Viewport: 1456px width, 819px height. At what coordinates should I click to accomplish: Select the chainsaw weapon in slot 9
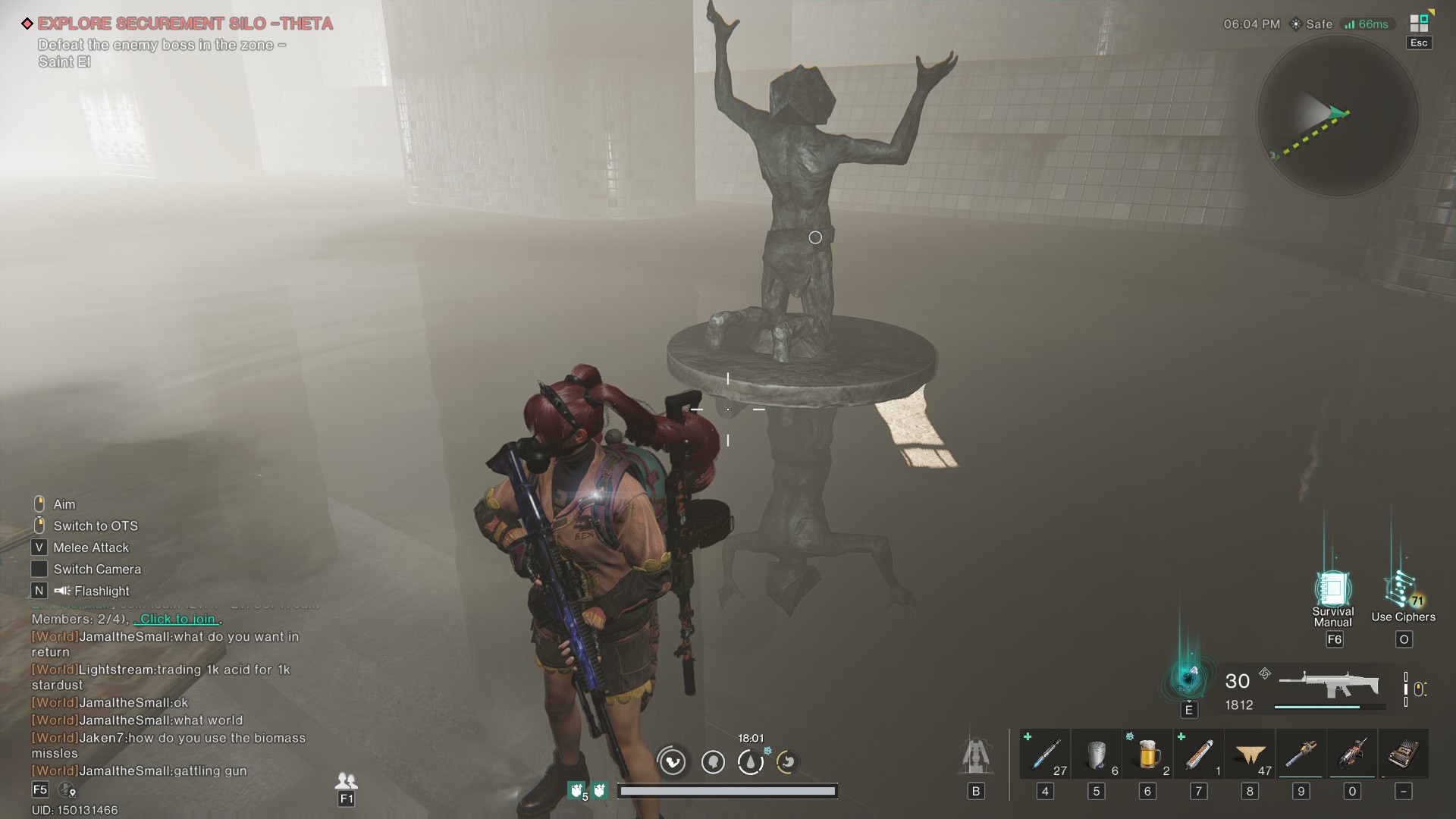(x=1300, y=755)
